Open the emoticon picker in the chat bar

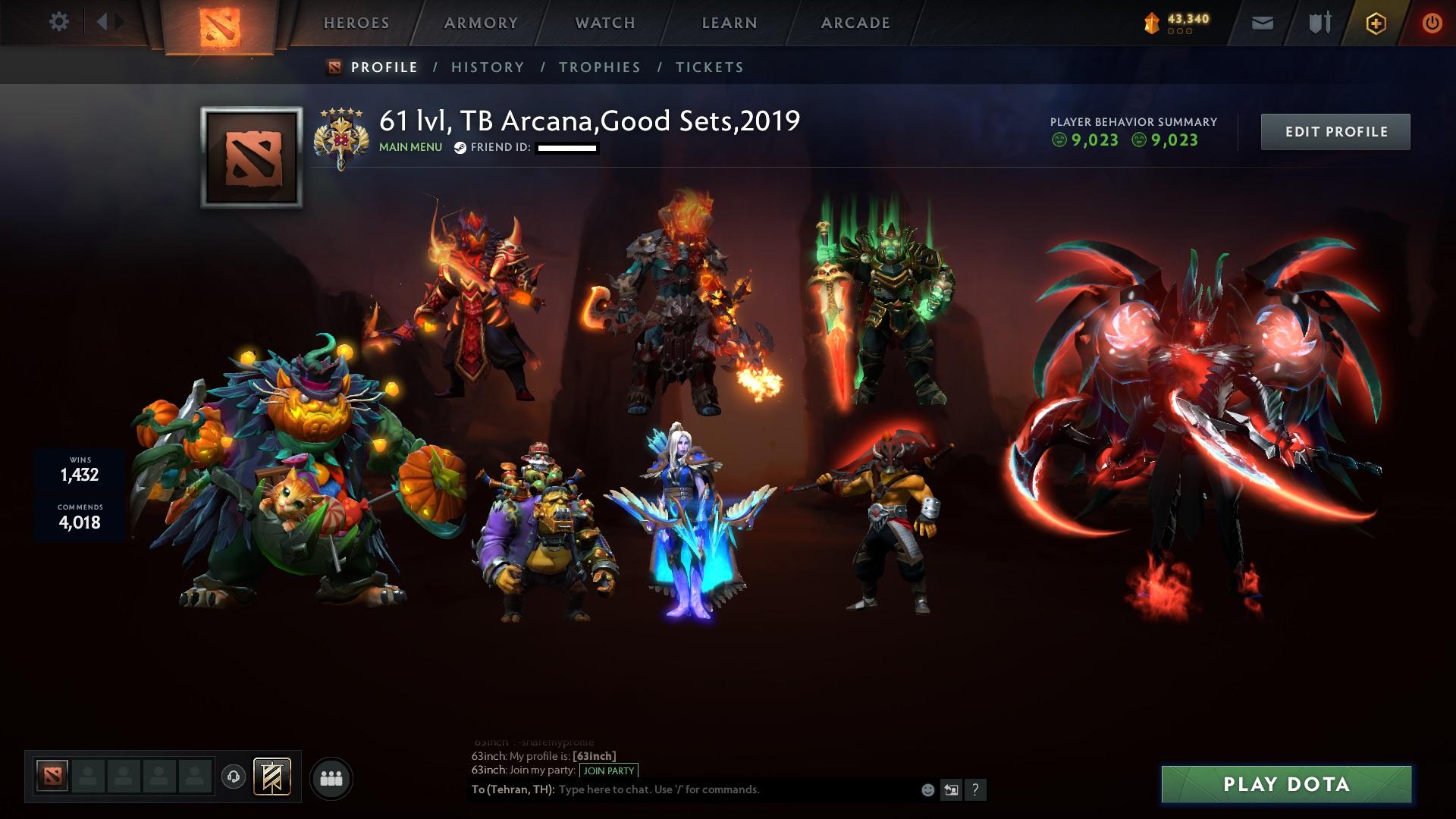[x=927, y=789]
